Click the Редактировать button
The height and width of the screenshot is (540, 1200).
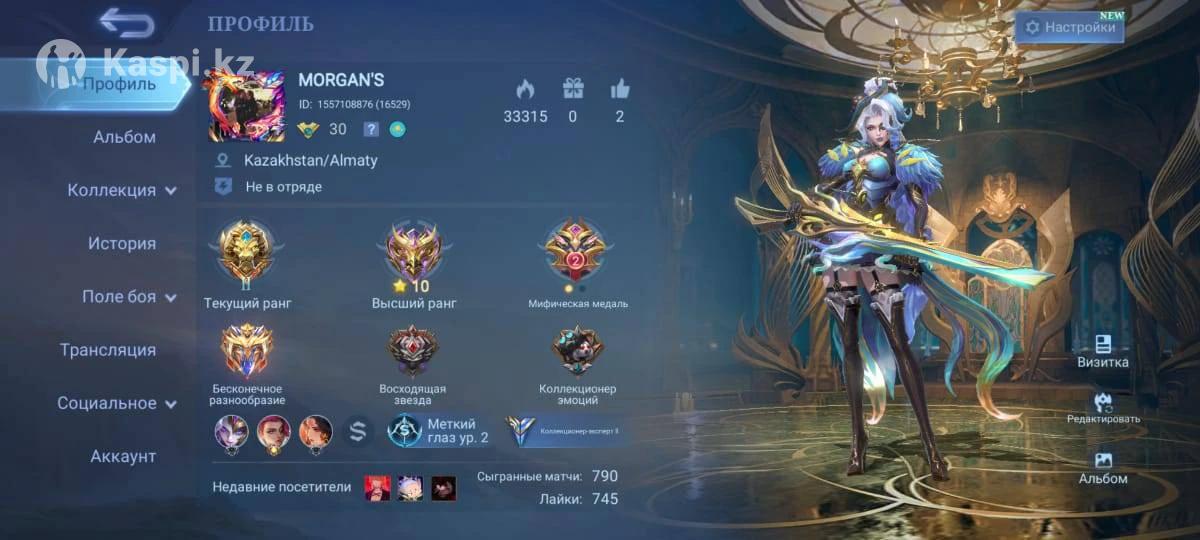pos(1103,409)
